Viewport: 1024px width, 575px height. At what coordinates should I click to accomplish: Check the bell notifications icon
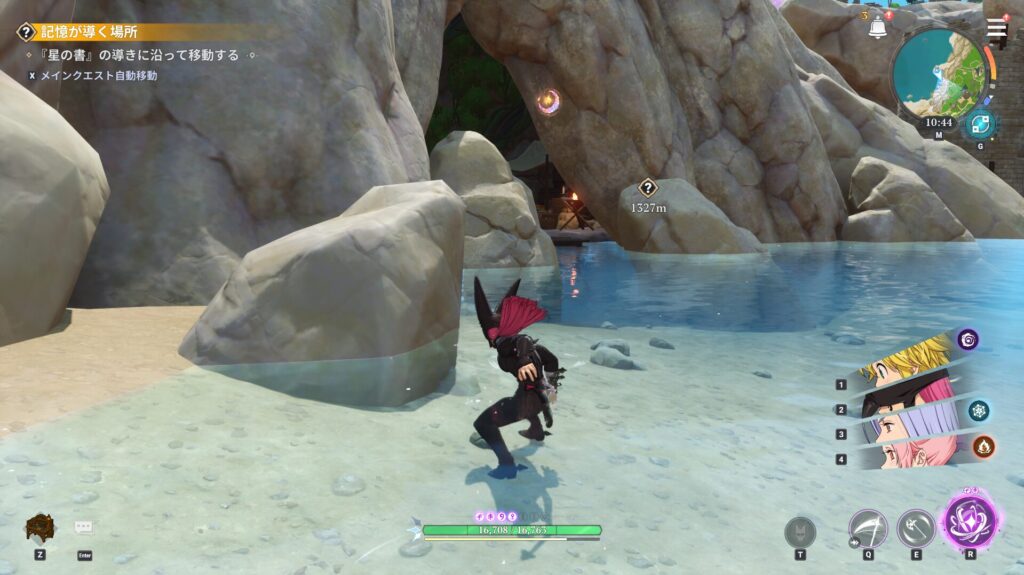878,27
